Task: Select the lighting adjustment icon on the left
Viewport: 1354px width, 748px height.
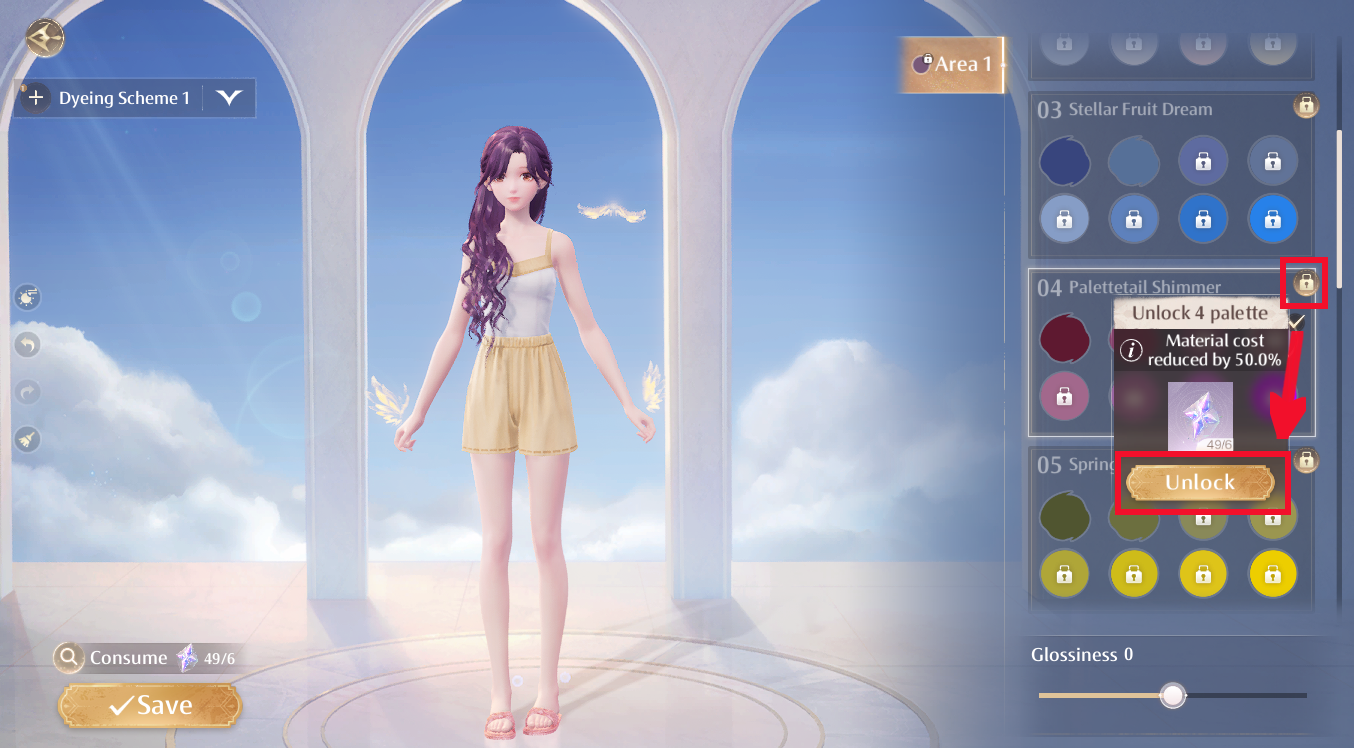Action: click(x=27, y=297)
